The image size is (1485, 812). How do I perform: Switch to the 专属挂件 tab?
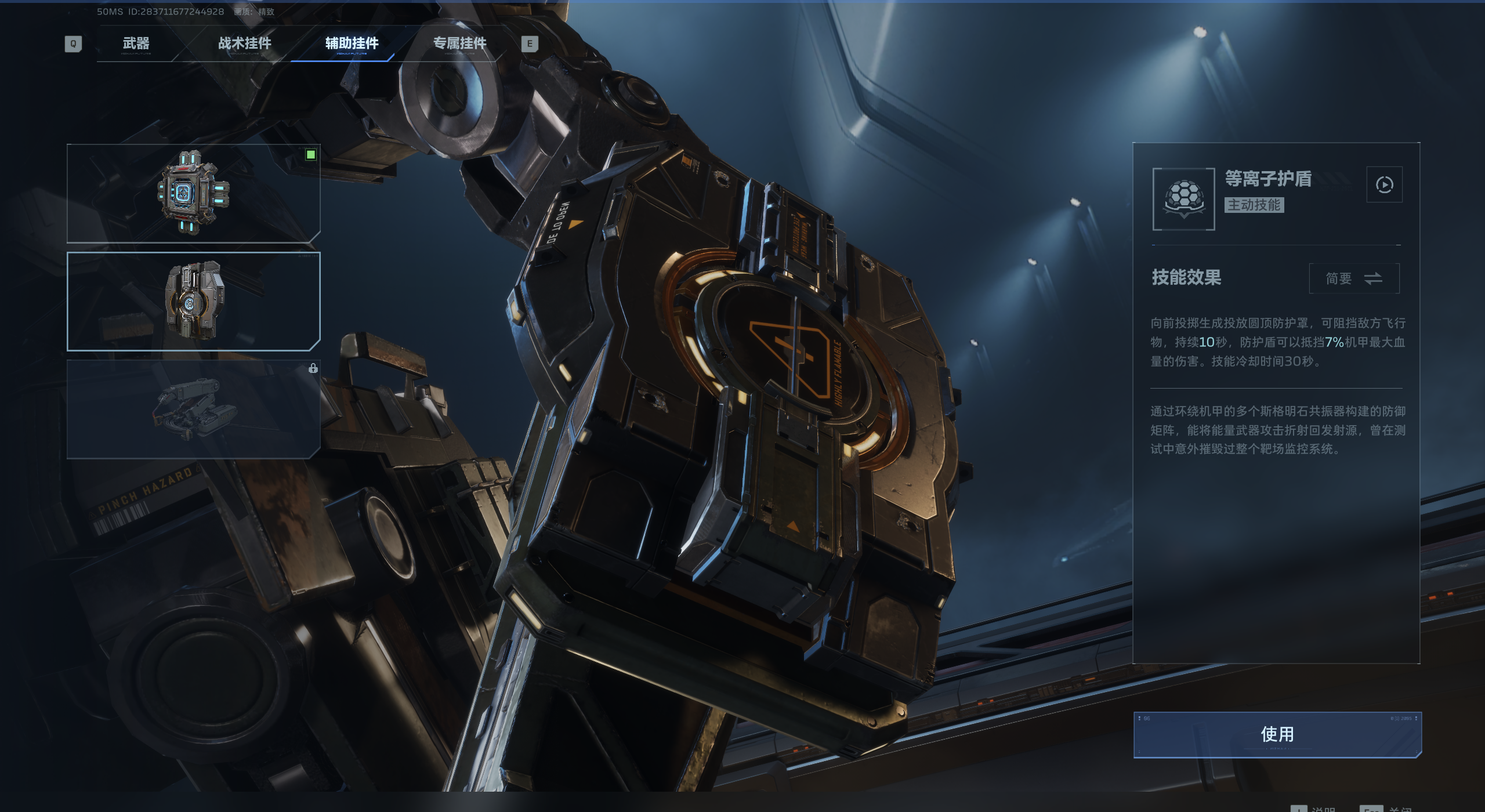[x=459, y=43]
